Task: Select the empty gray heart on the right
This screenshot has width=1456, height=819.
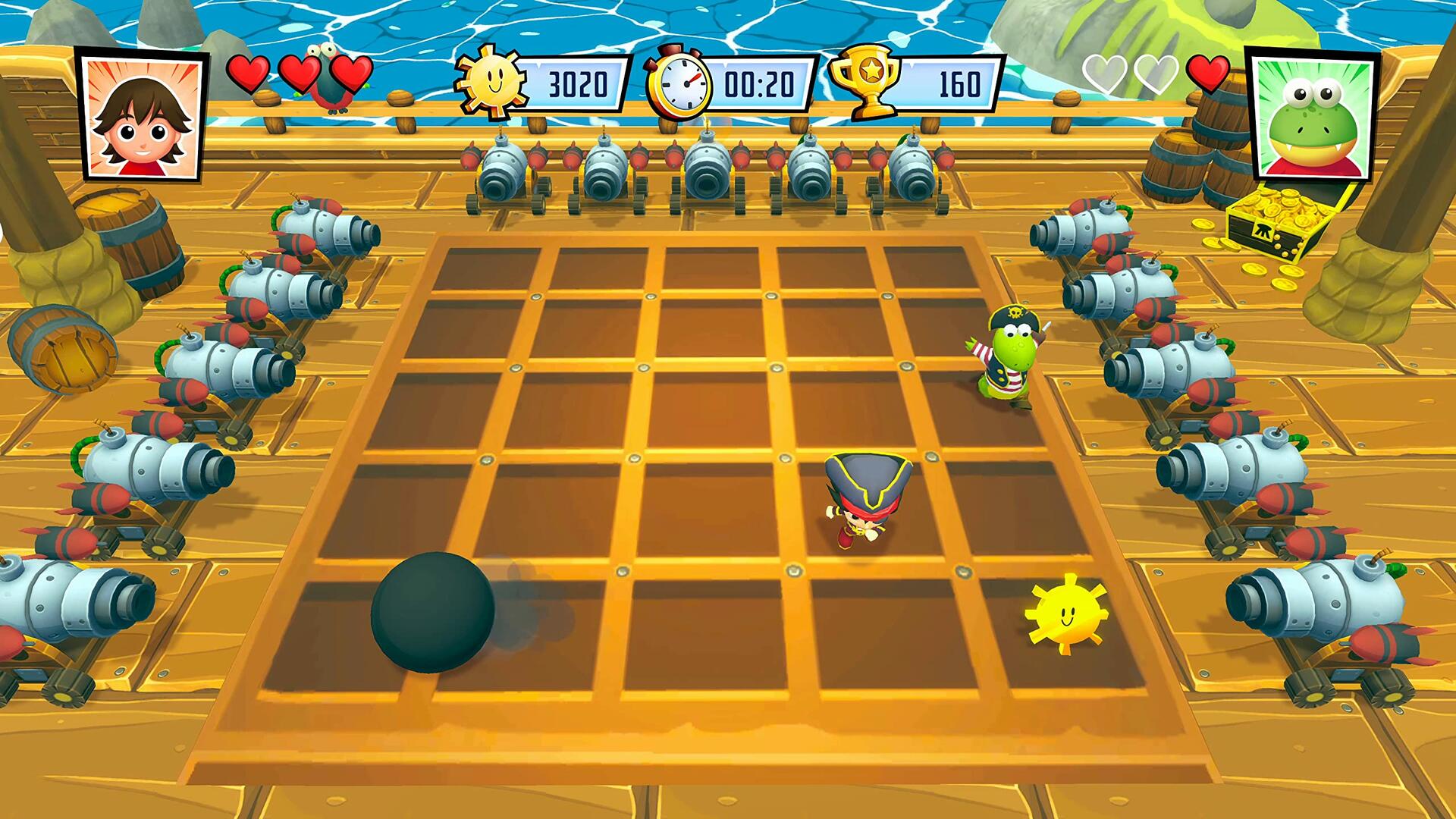Action: [1103, 74]
